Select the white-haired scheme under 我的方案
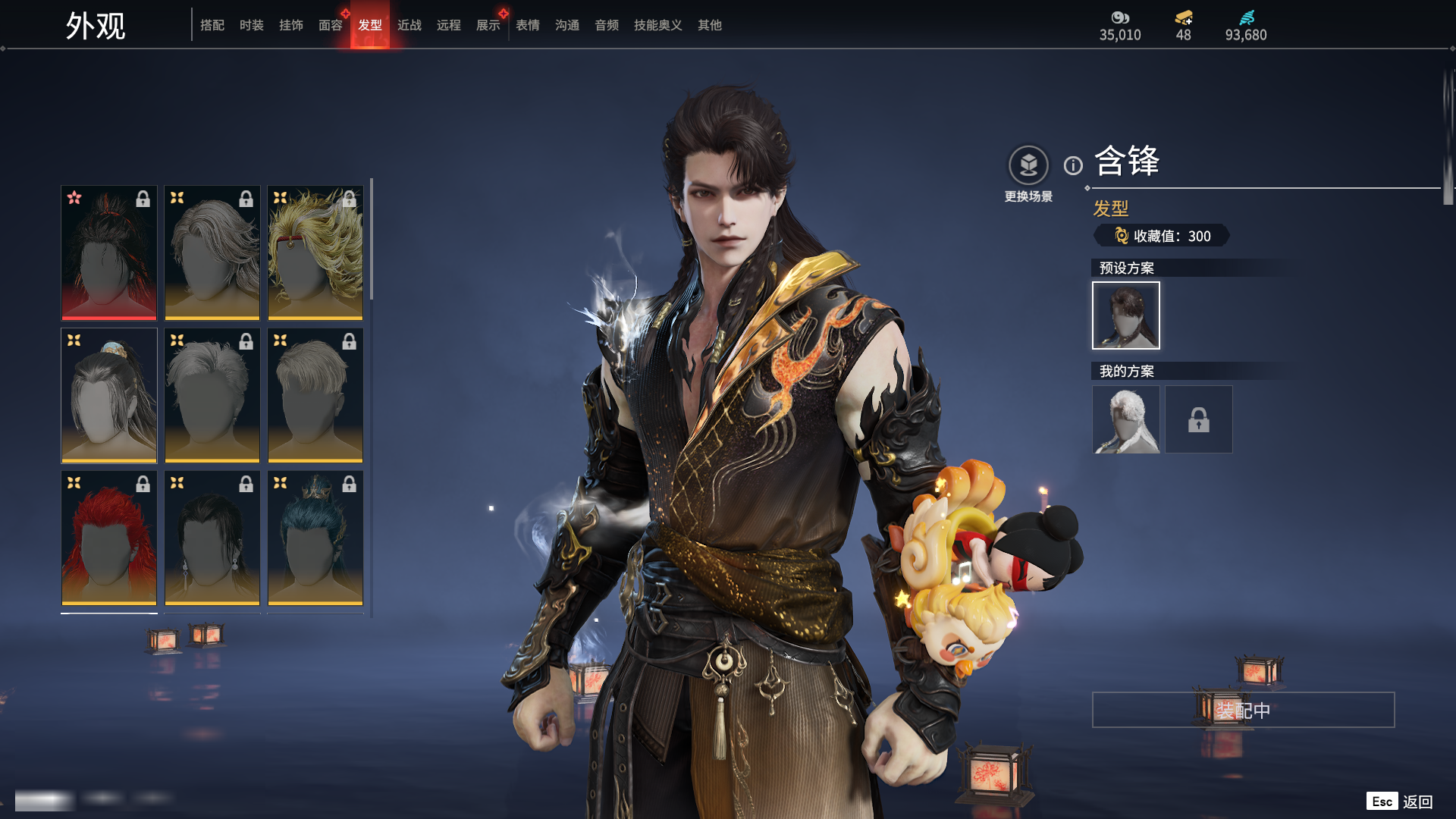 pos(1126,419)
